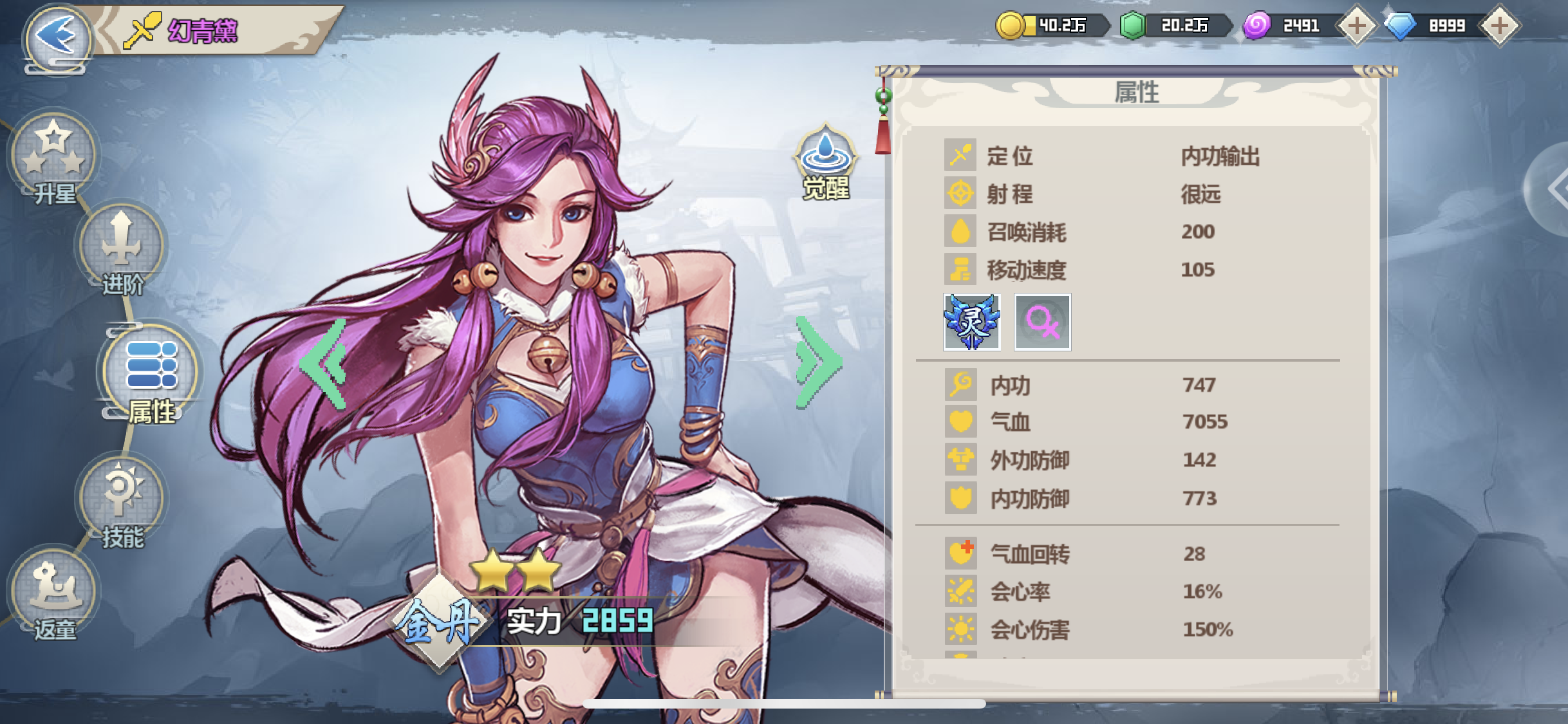Click the 灵 faction badge
The height and width of the screenshot is (724, 1568).
click(x=972, y=322)
